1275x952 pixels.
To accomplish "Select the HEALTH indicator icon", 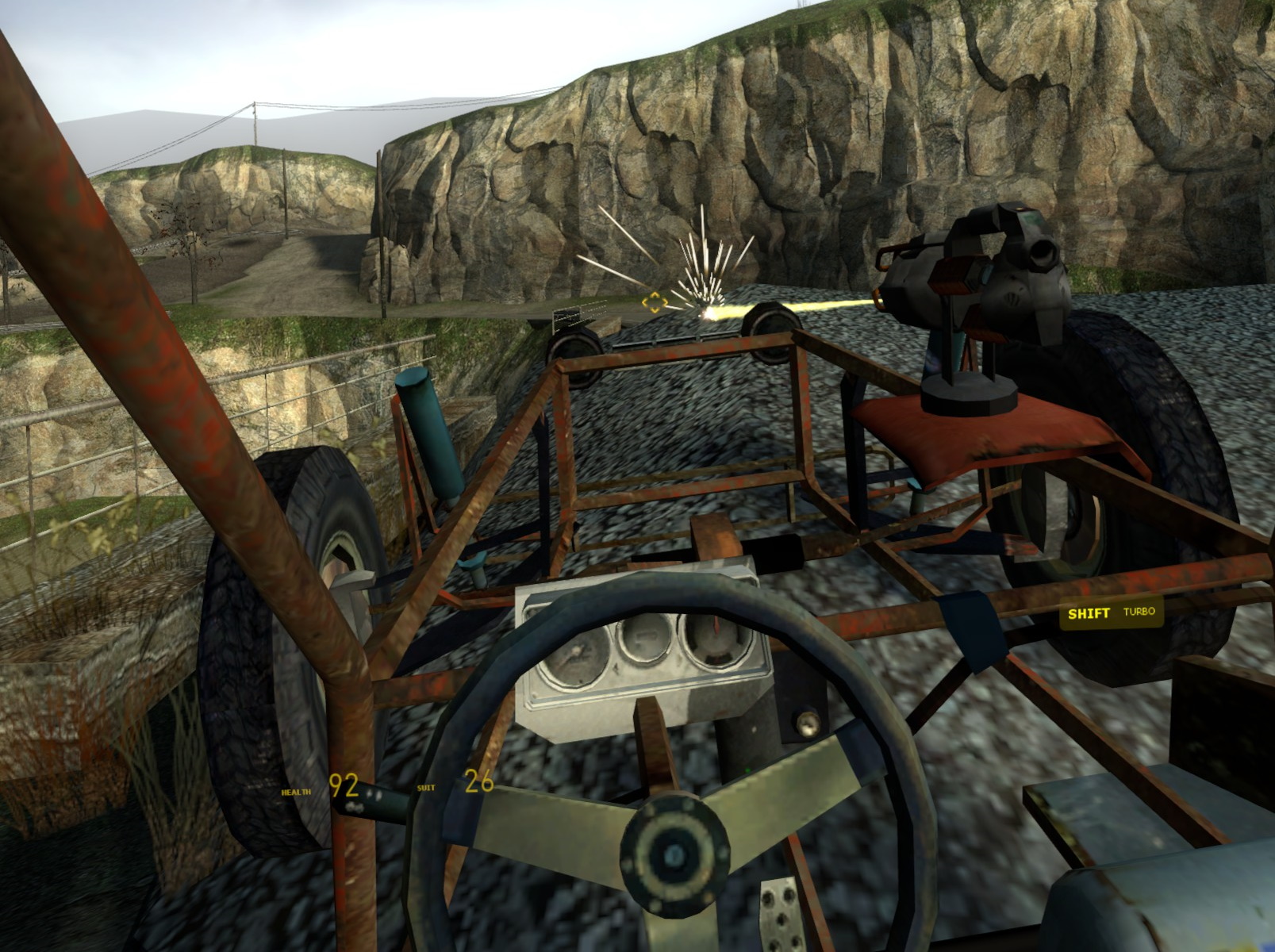I will pyautogui.click(x=294, y=791).
